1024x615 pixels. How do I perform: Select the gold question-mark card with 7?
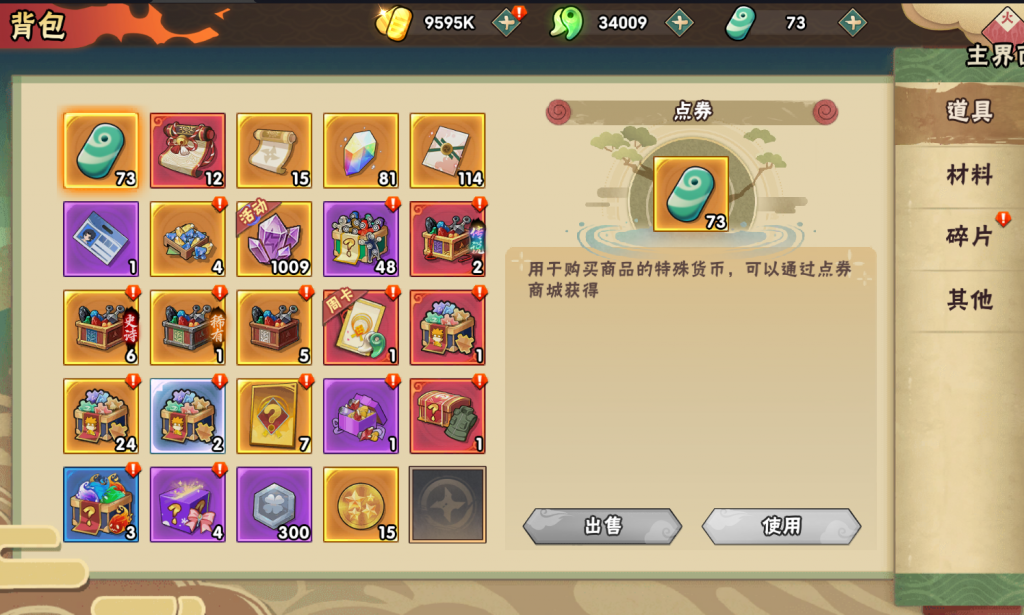pyautogui.click(x=274, y=416)
